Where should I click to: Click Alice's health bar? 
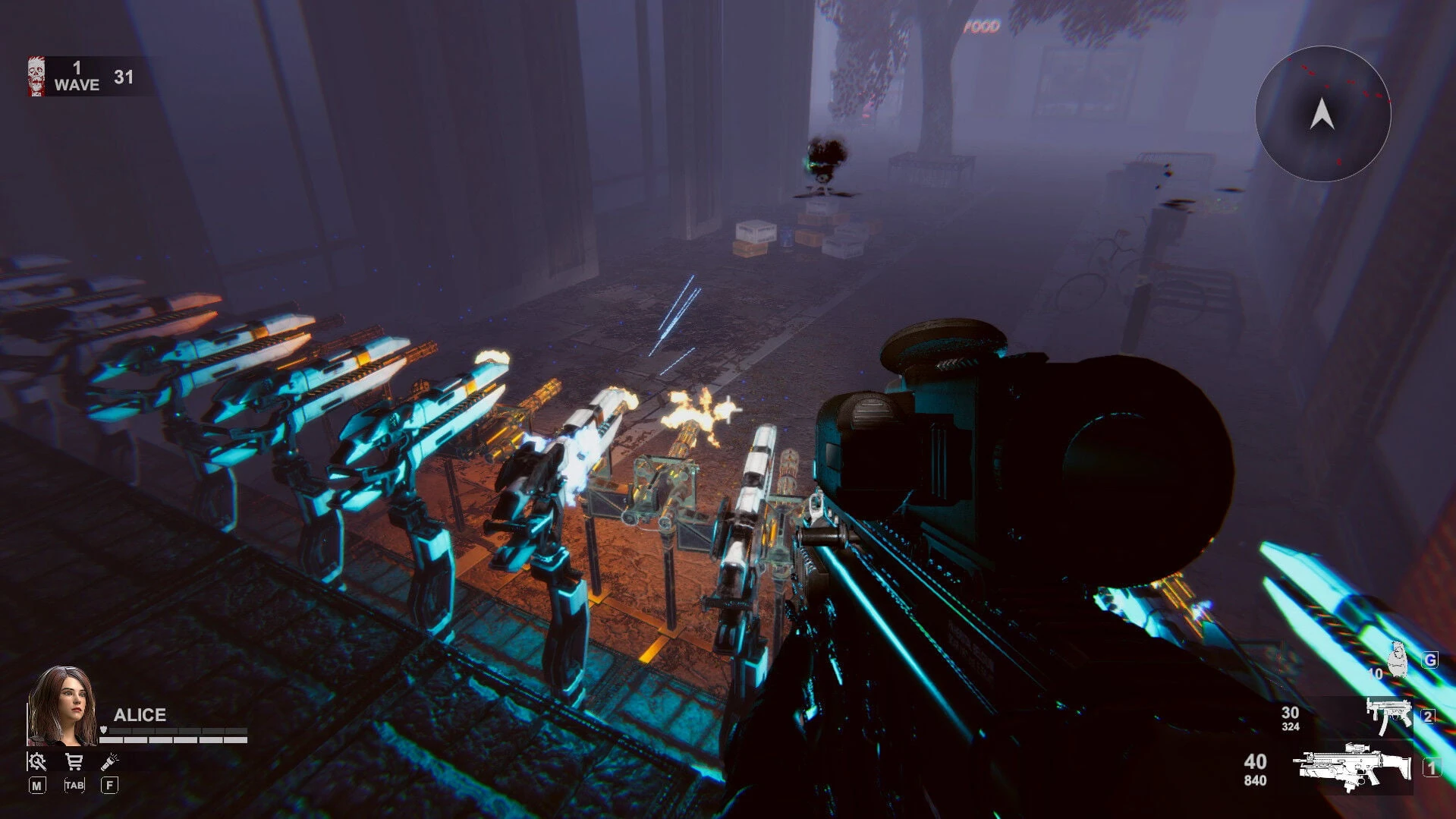(174, 741)
